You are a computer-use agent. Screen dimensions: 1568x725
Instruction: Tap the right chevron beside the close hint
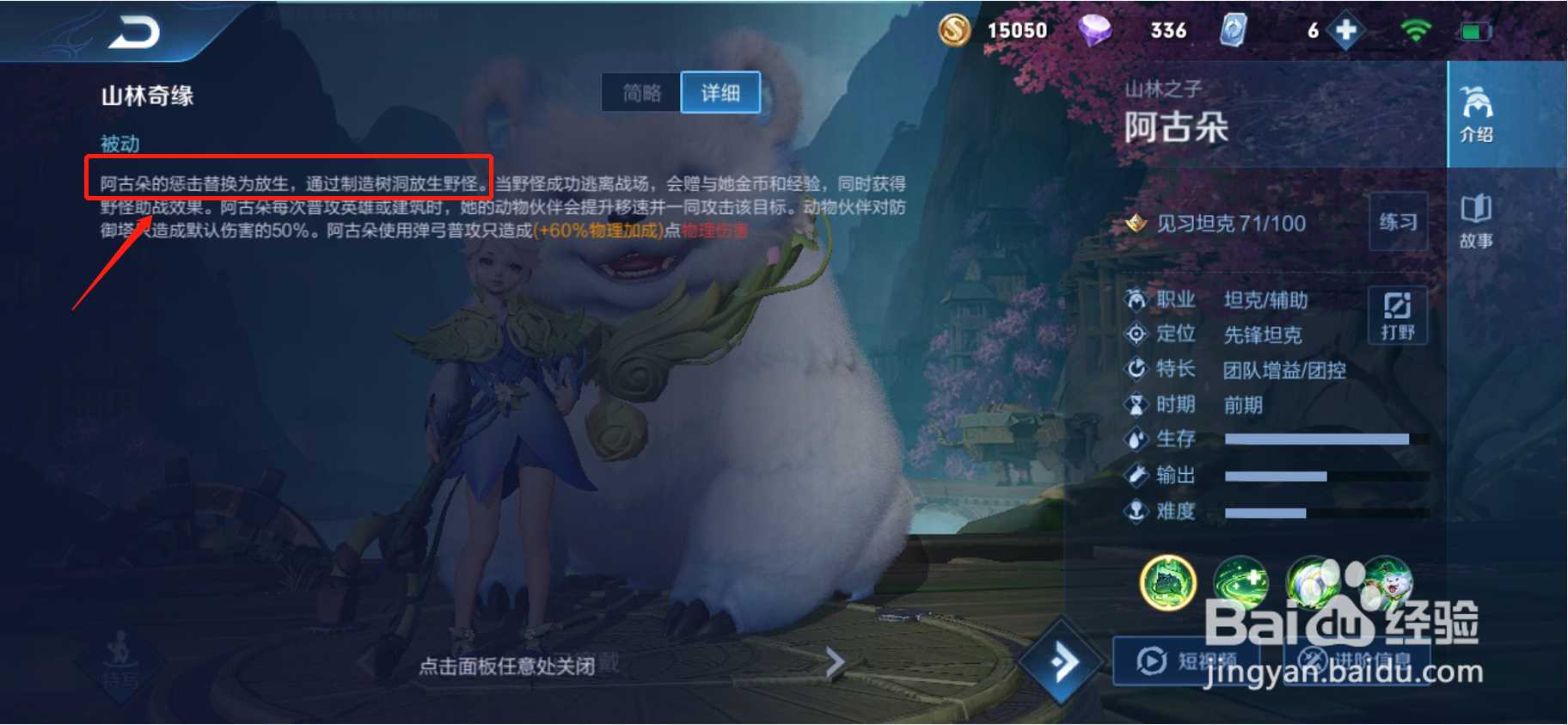835,662
